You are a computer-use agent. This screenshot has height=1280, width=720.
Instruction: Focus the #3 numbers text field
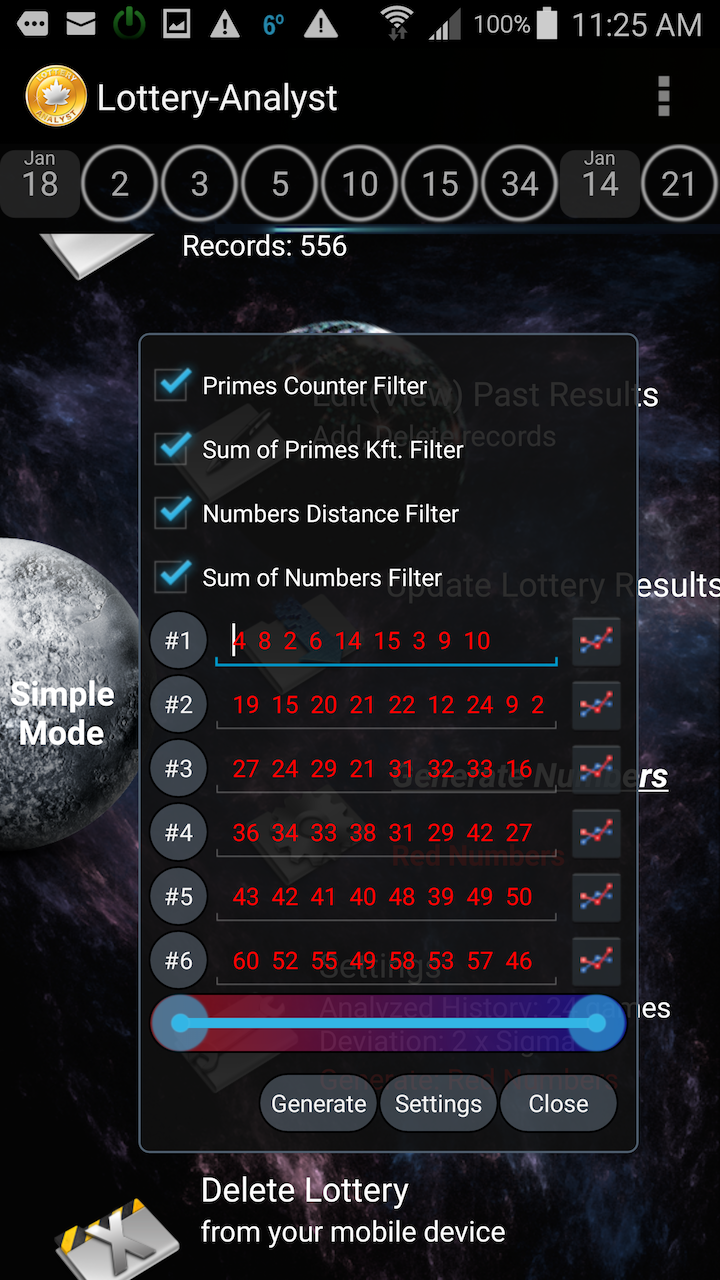click(x=386, y=769)
